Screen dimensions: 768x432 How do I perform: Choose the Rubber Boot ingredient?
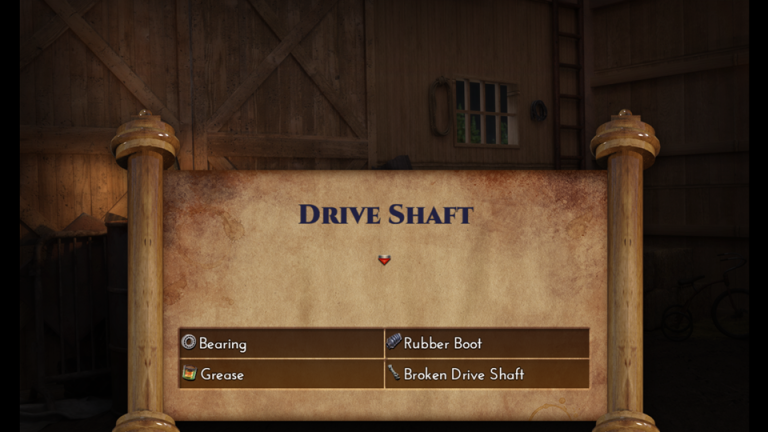pyautogui.click(x=486, y=343)
